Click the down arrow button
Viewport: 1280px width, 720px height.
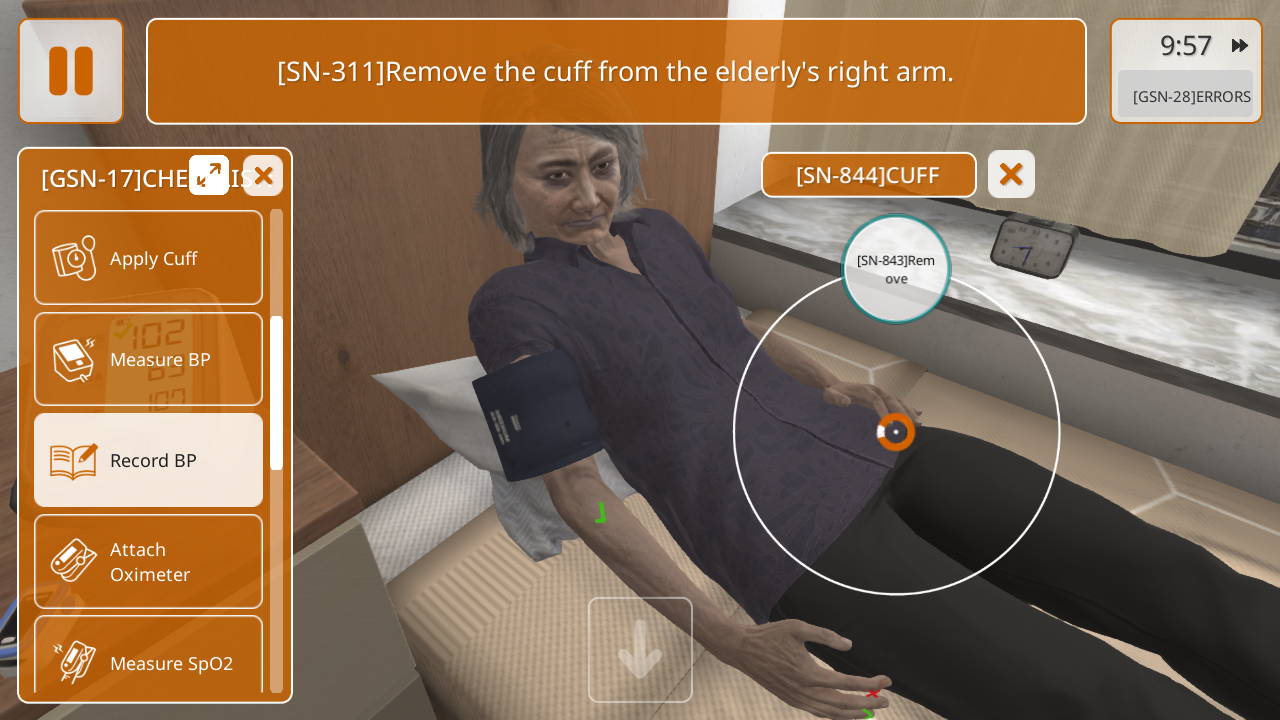pos(640,650)
